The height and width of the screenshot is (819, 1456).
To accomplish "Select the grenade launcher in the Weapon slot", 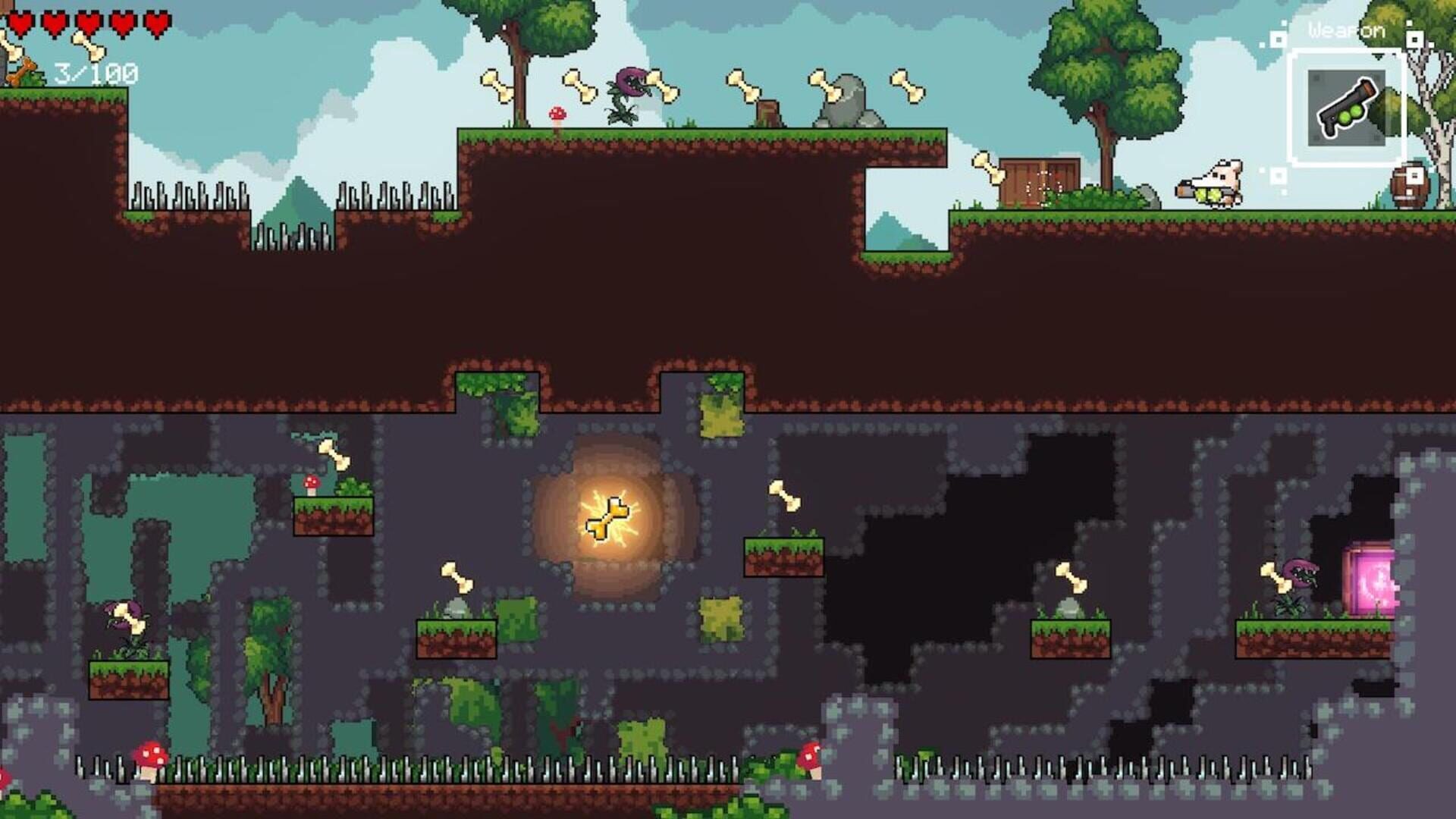I will pyautogui.click(x=1346, y=106).
